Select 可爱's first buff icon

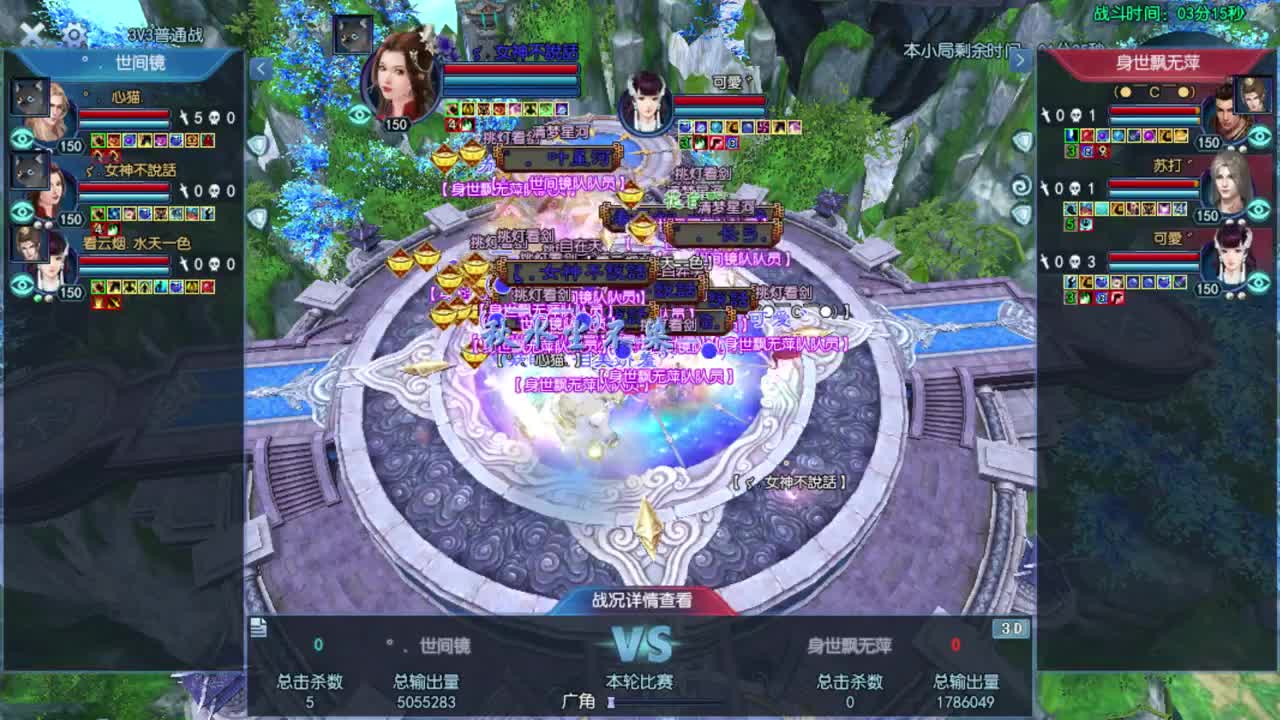(1069, 280)
